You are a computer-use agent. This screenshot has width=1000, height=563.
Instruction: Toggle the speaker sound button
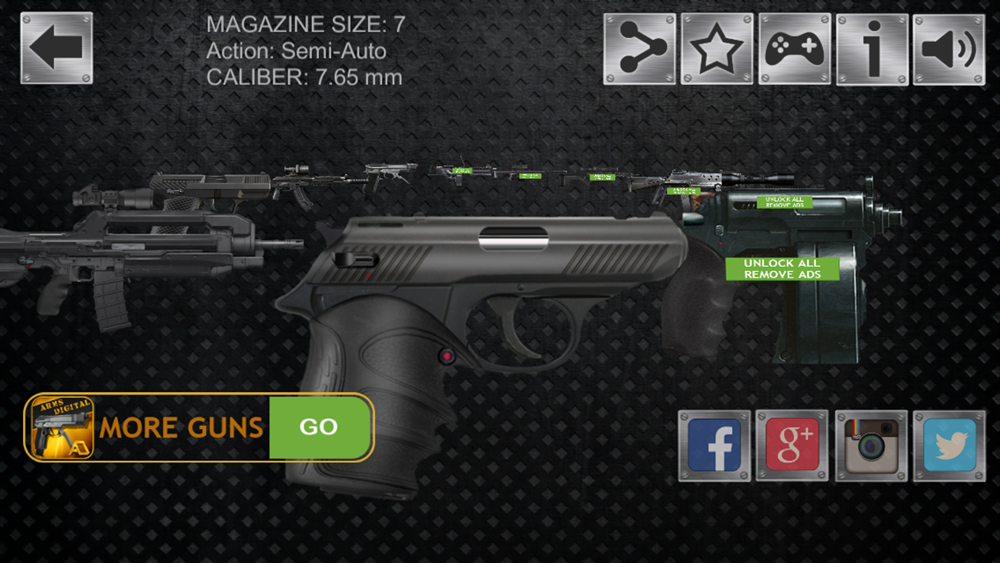pyautogui.click(x=948, y=49)
